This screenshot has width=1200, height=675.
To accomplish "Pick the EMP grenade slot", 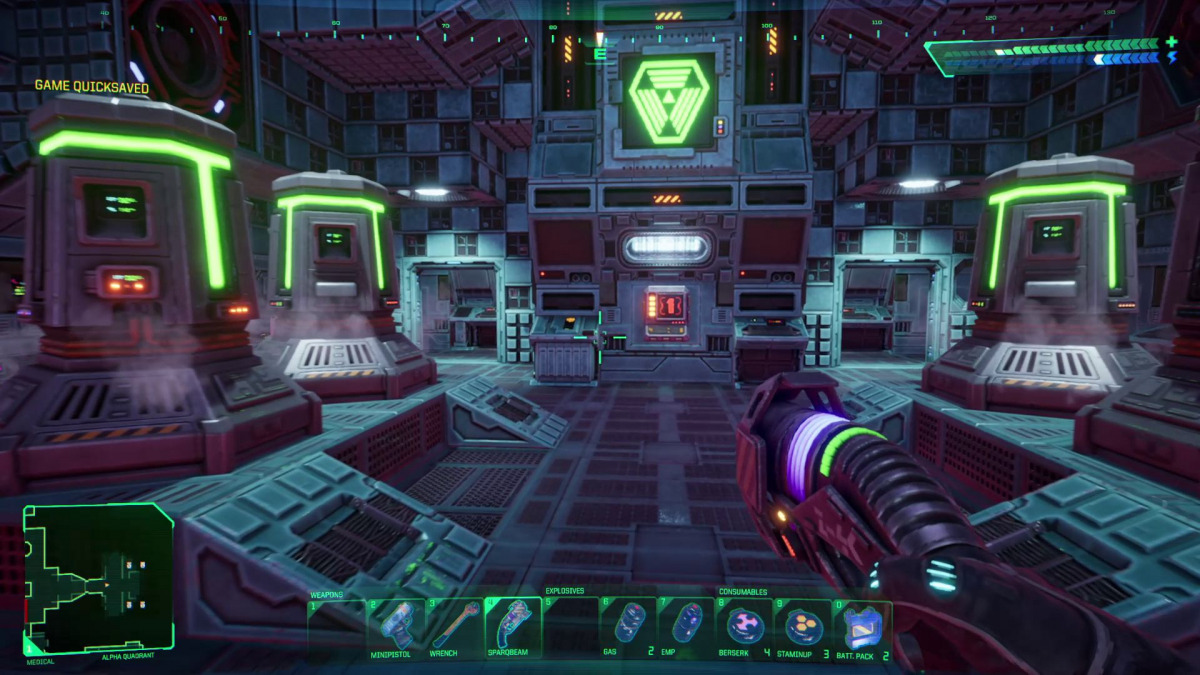I will coord(685,626).
